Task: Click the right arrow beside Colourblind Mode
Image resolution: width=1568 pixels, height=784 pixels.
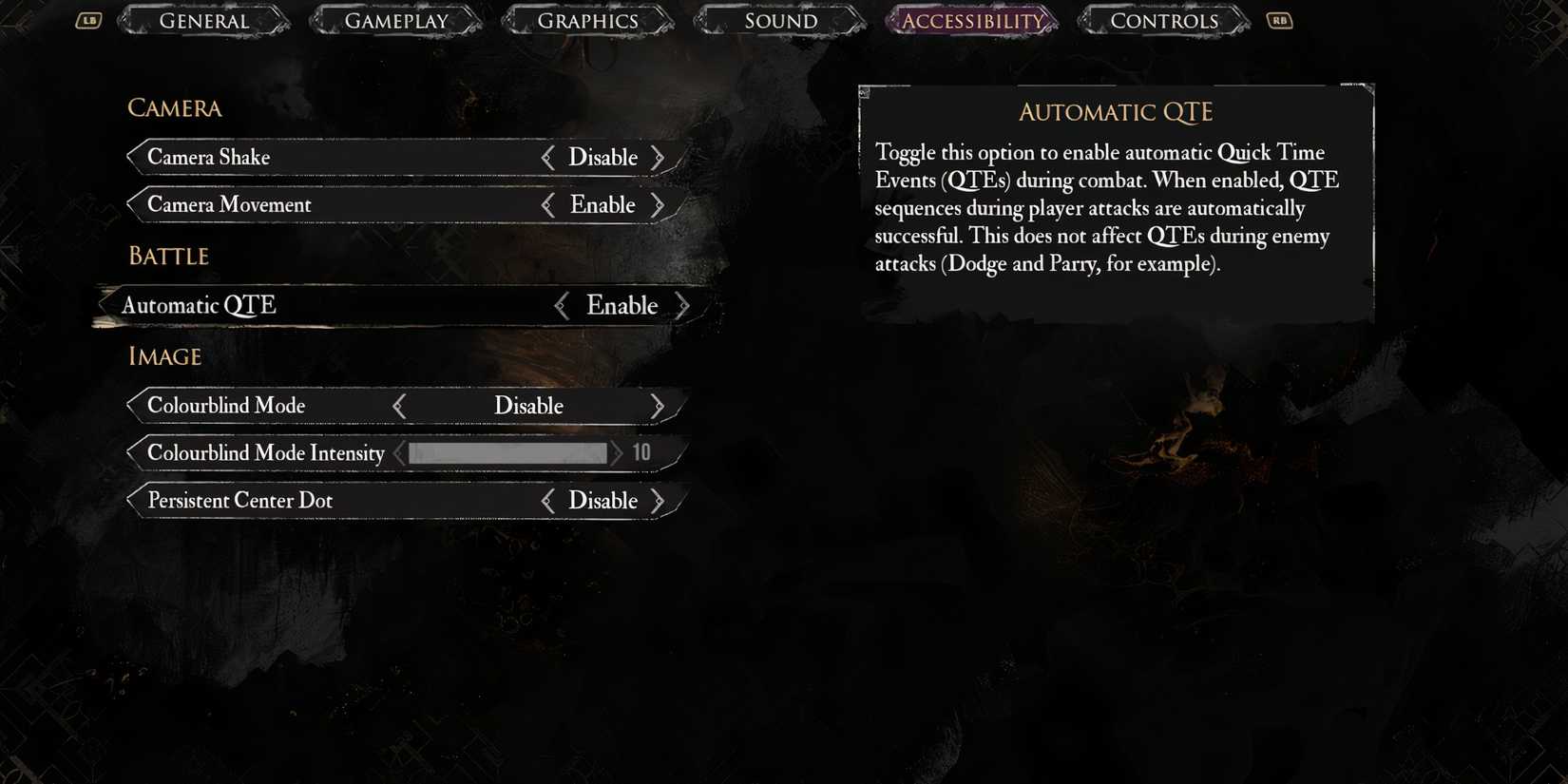Action: click(659, 405)
